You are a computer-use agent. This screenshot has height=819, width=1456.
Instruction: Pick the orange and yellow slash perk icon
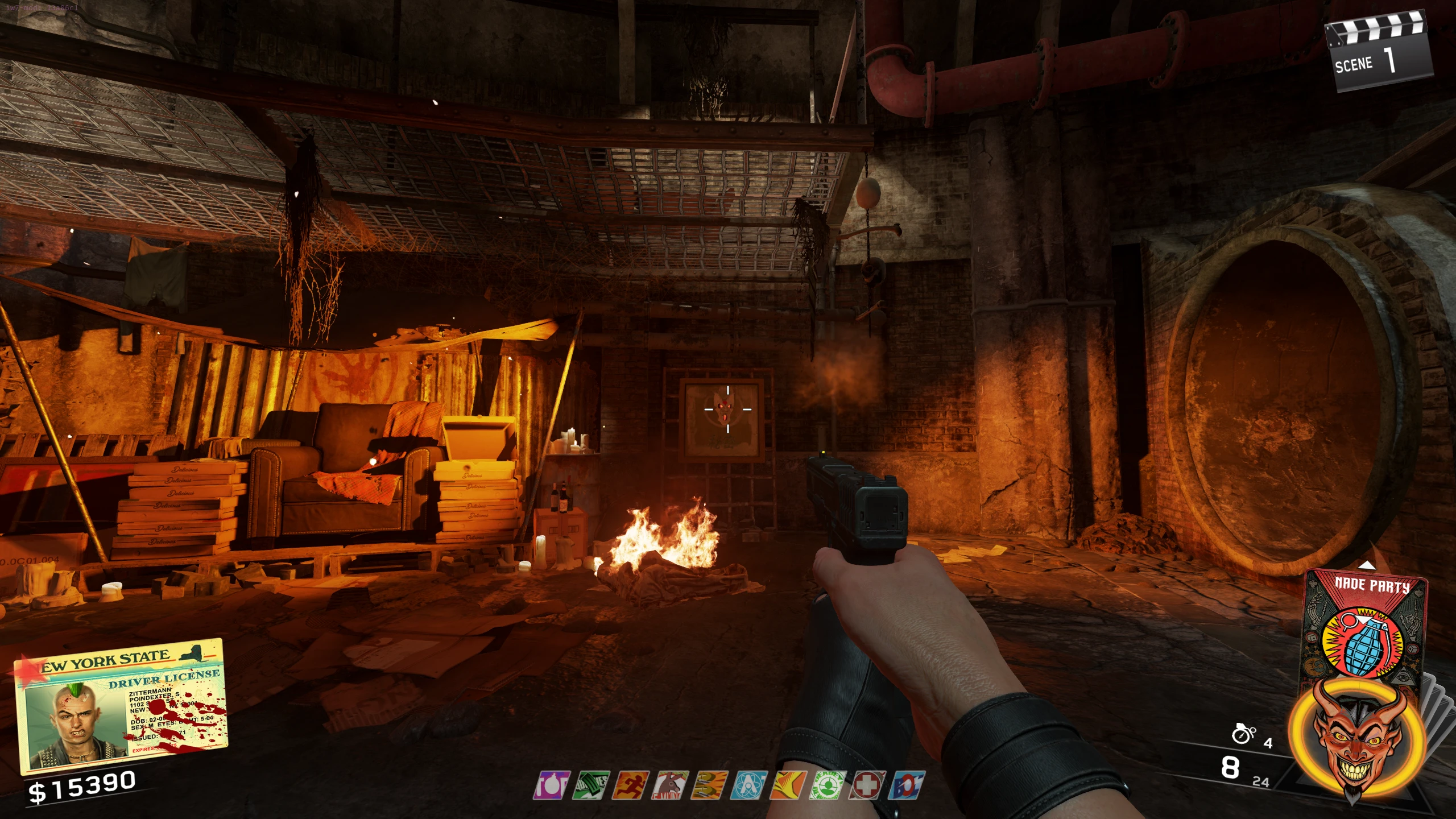[x=789, y=785]
